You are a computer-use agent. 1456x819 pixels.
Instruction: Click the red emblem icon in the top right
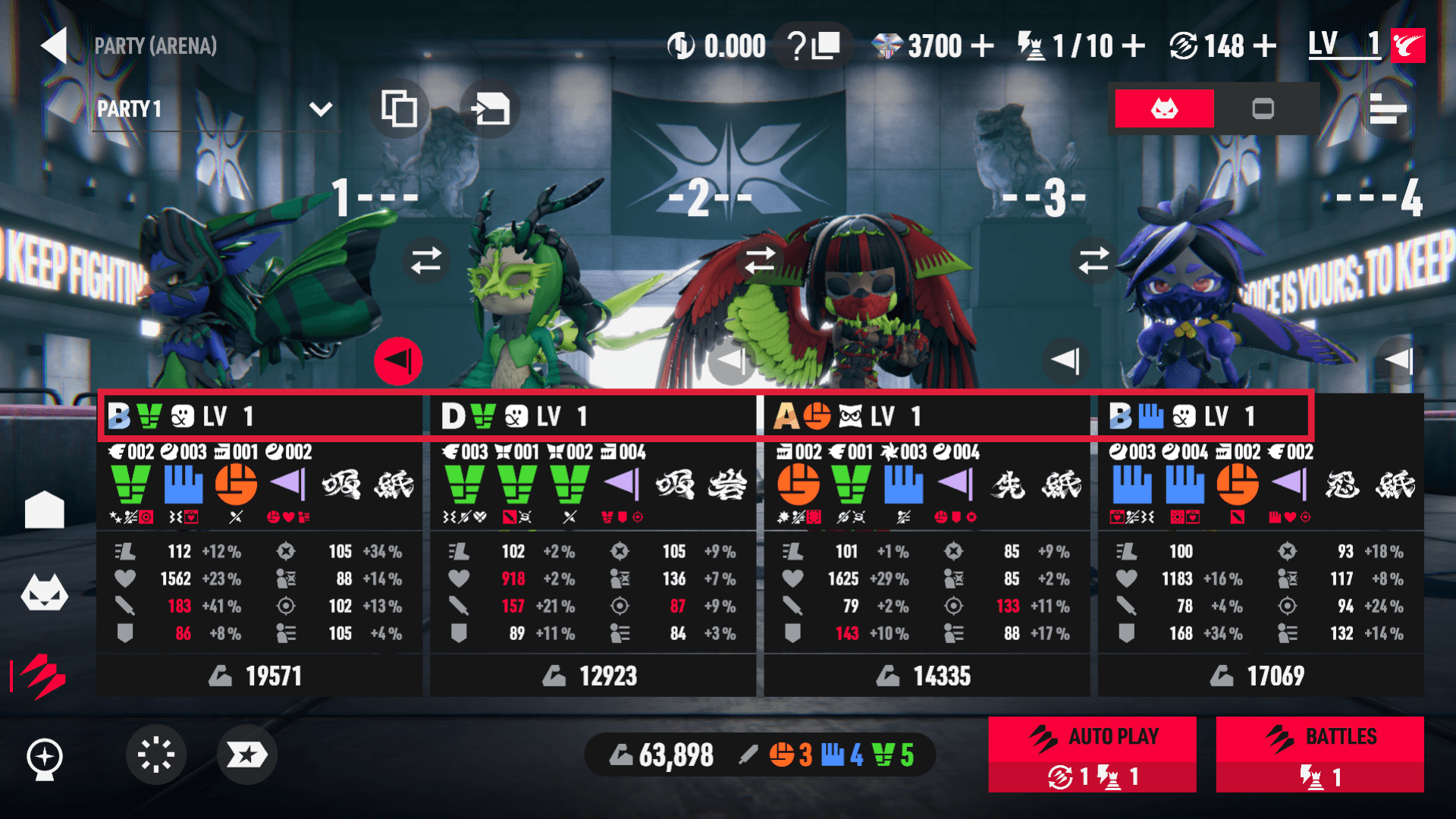coord(1408,45)
